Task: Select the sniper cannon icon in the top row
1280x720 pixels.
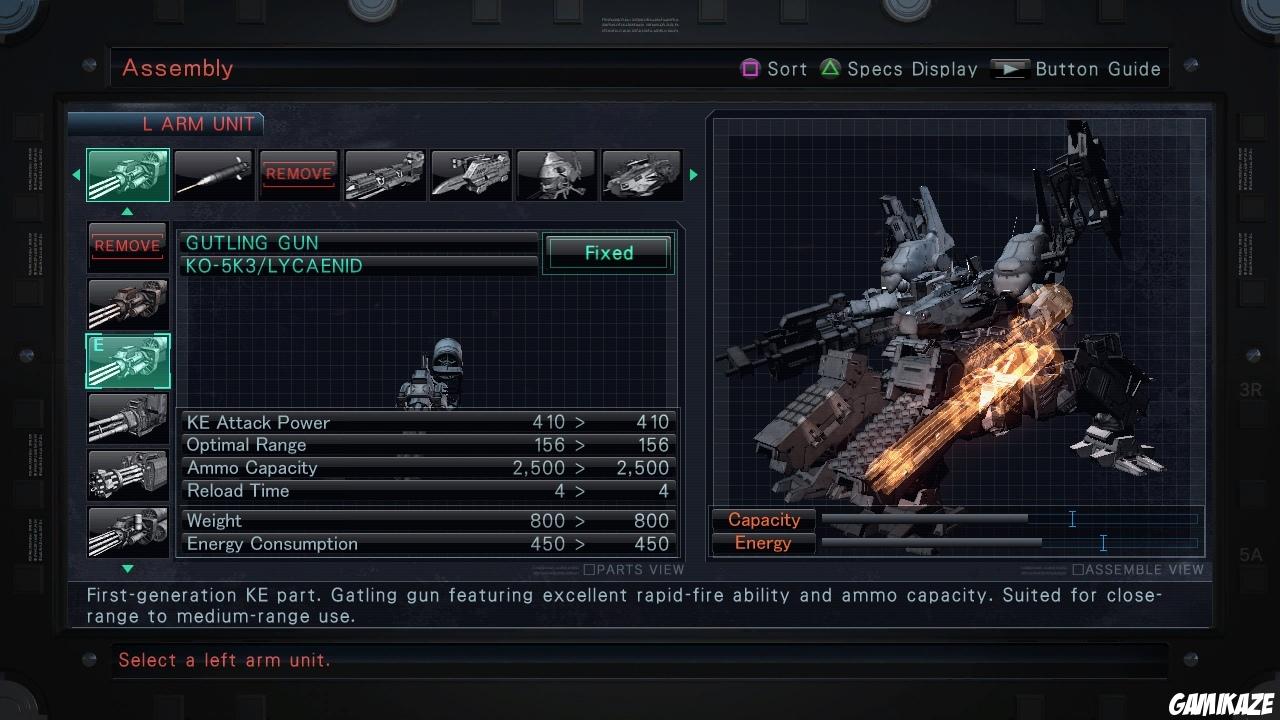Action: click(x=470, y=174)
